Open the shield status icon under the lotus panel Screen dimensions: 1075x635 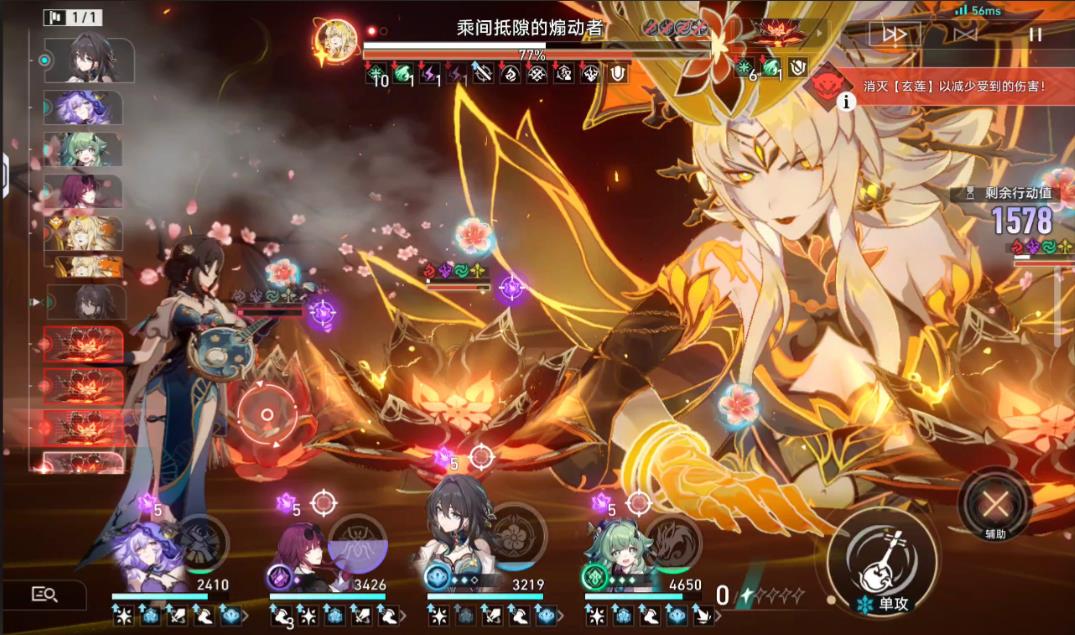[x=797, y=68]
